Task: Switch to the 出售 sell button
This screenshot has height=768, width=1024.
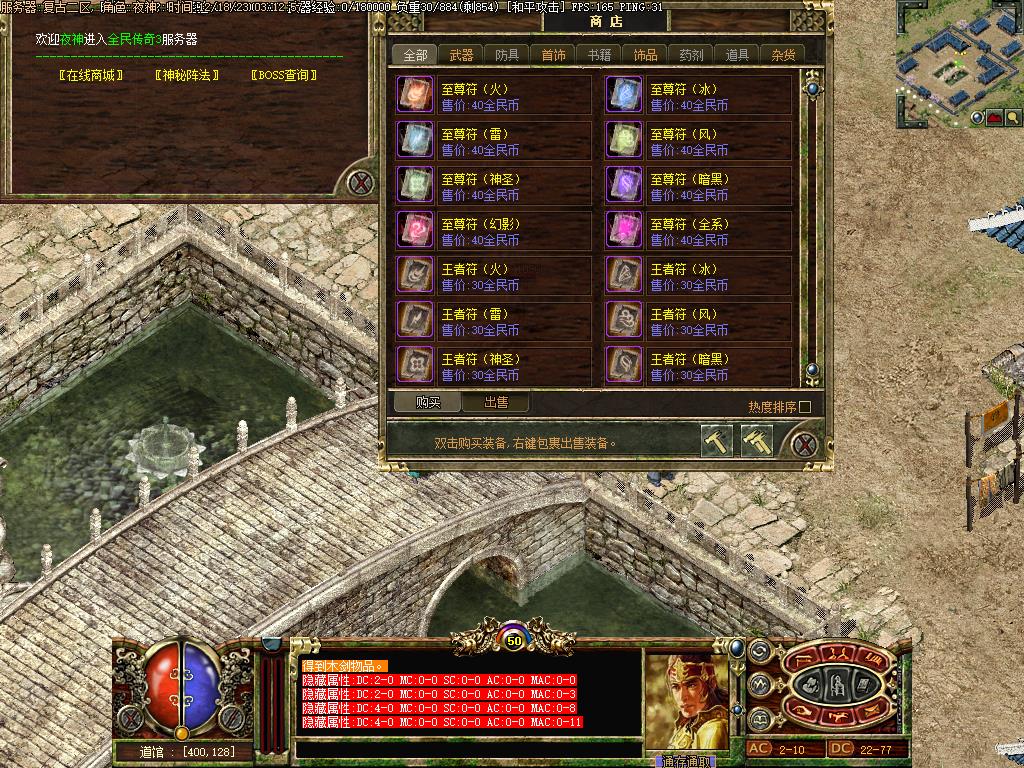Action: coord(496,402)
